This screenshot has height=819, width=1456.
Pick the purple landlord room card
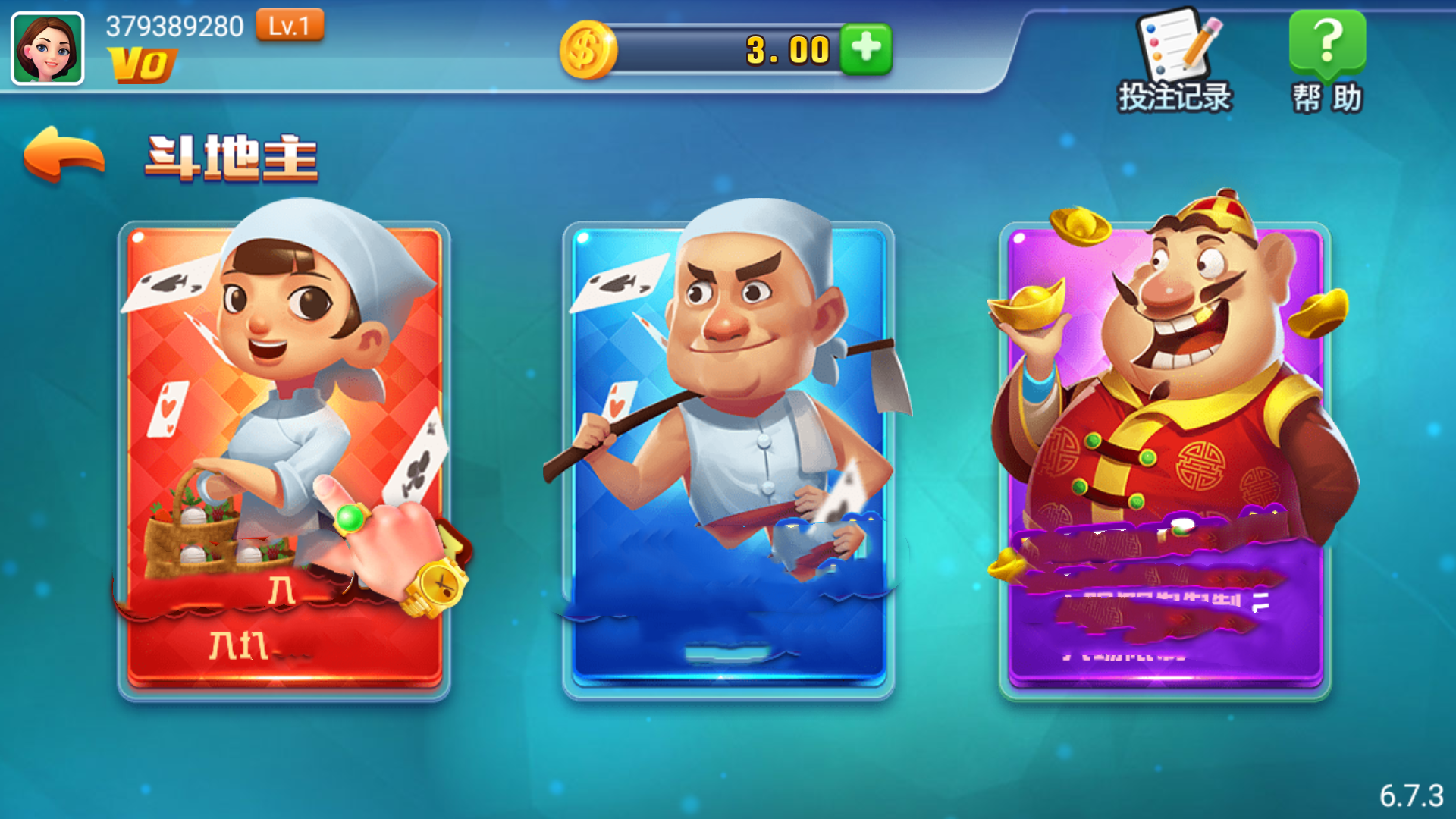[1165, 455]
